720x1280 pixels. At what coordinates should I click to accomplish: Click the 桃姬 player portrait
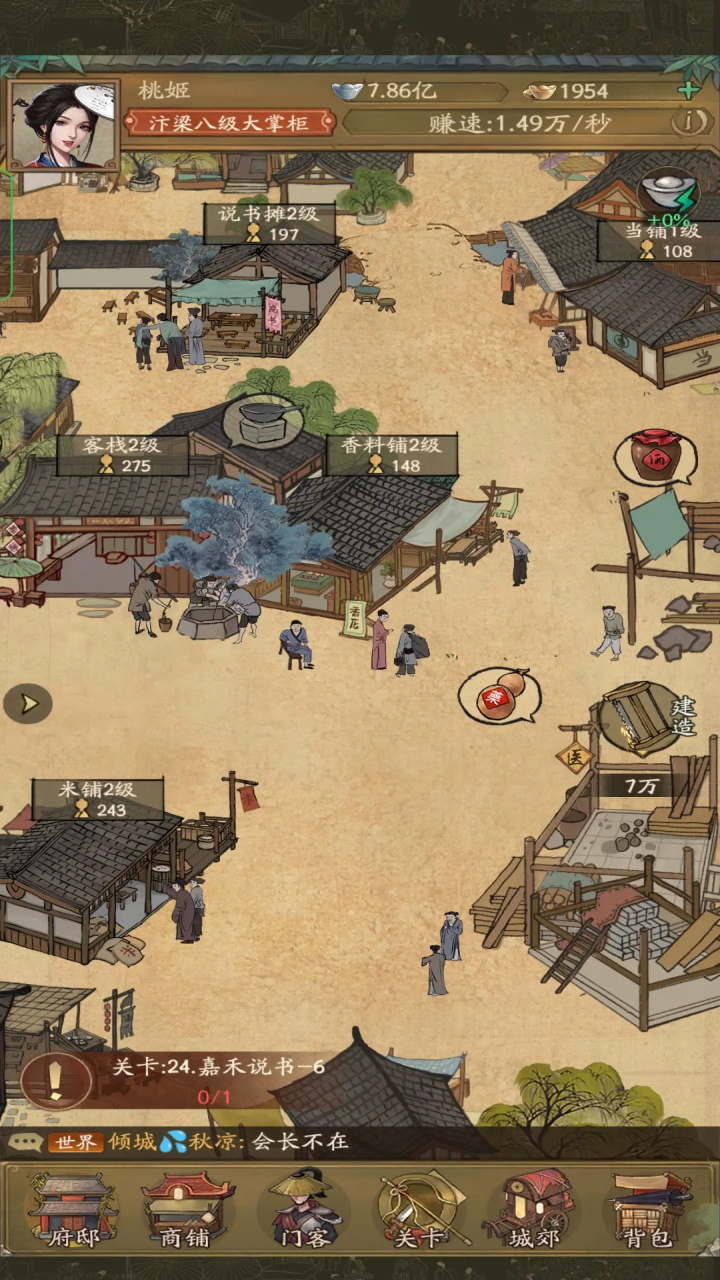point(62,126)
